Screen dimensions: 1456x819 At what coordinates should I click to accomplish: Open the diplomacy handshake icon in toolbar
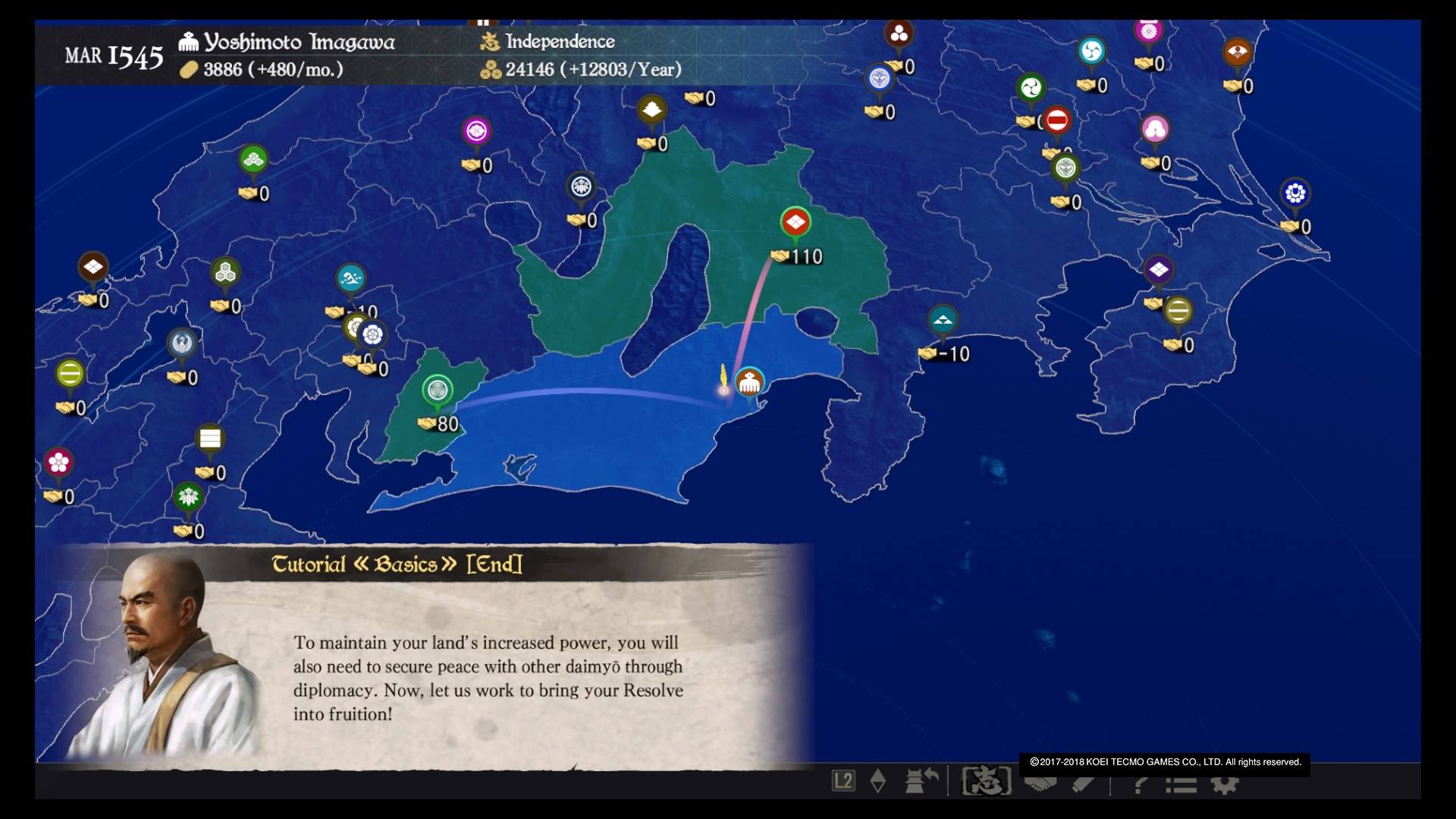click(x=1040, y=783)
